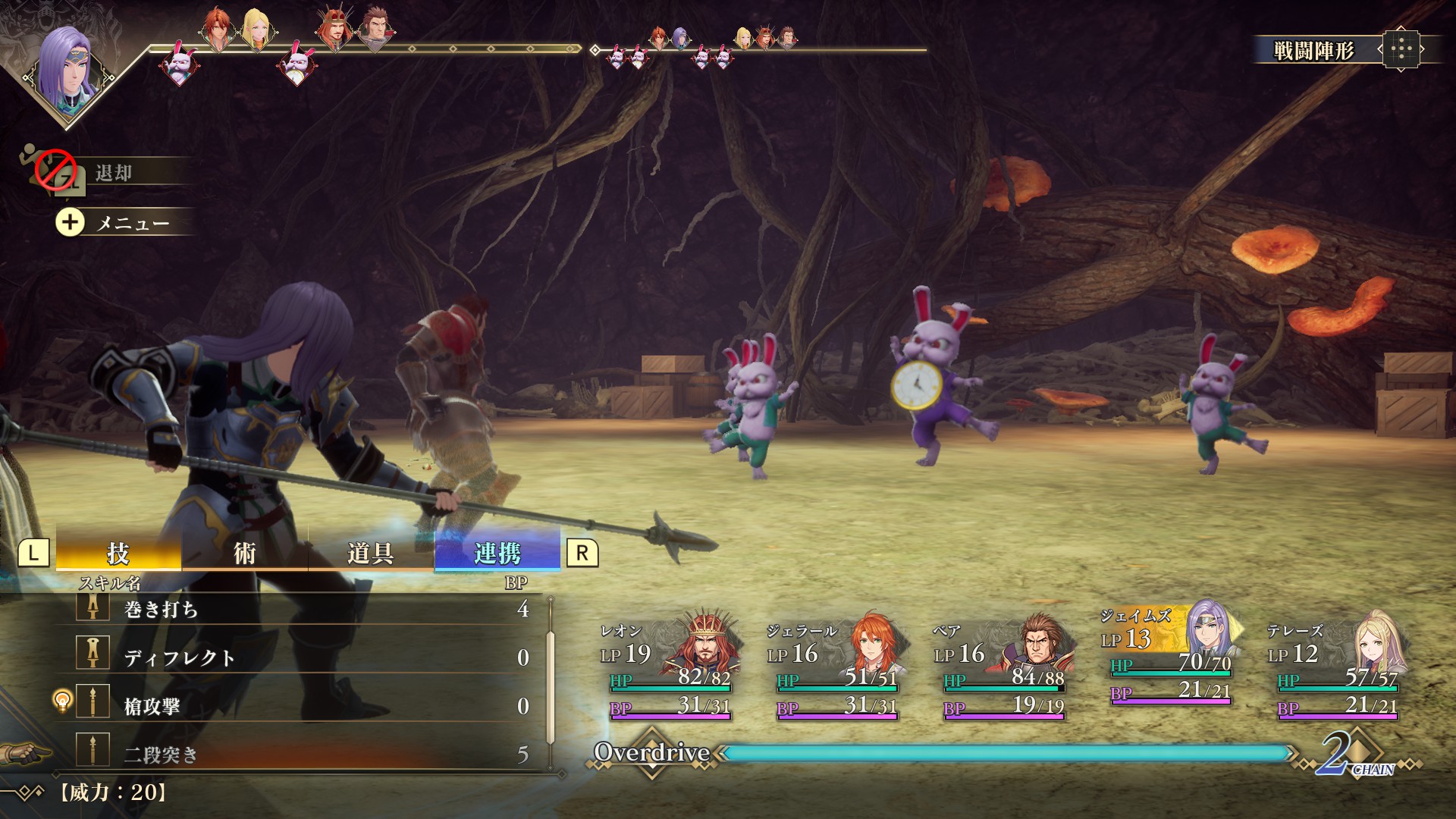Switch to the 連携 combo tab
This screenshot has width=1456, height=819.
click(x=497, y=553)
